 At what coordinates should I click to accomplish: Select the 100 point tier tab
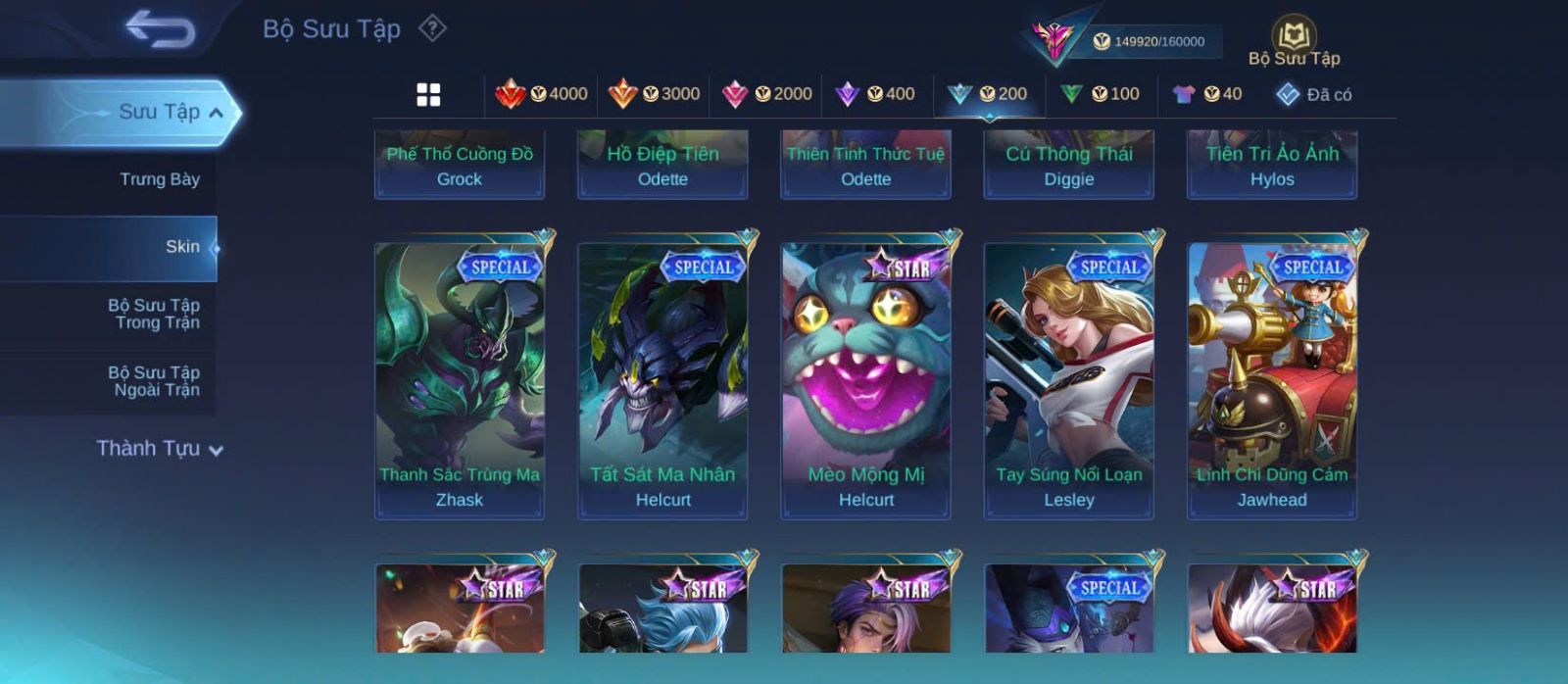point(1101,94)
